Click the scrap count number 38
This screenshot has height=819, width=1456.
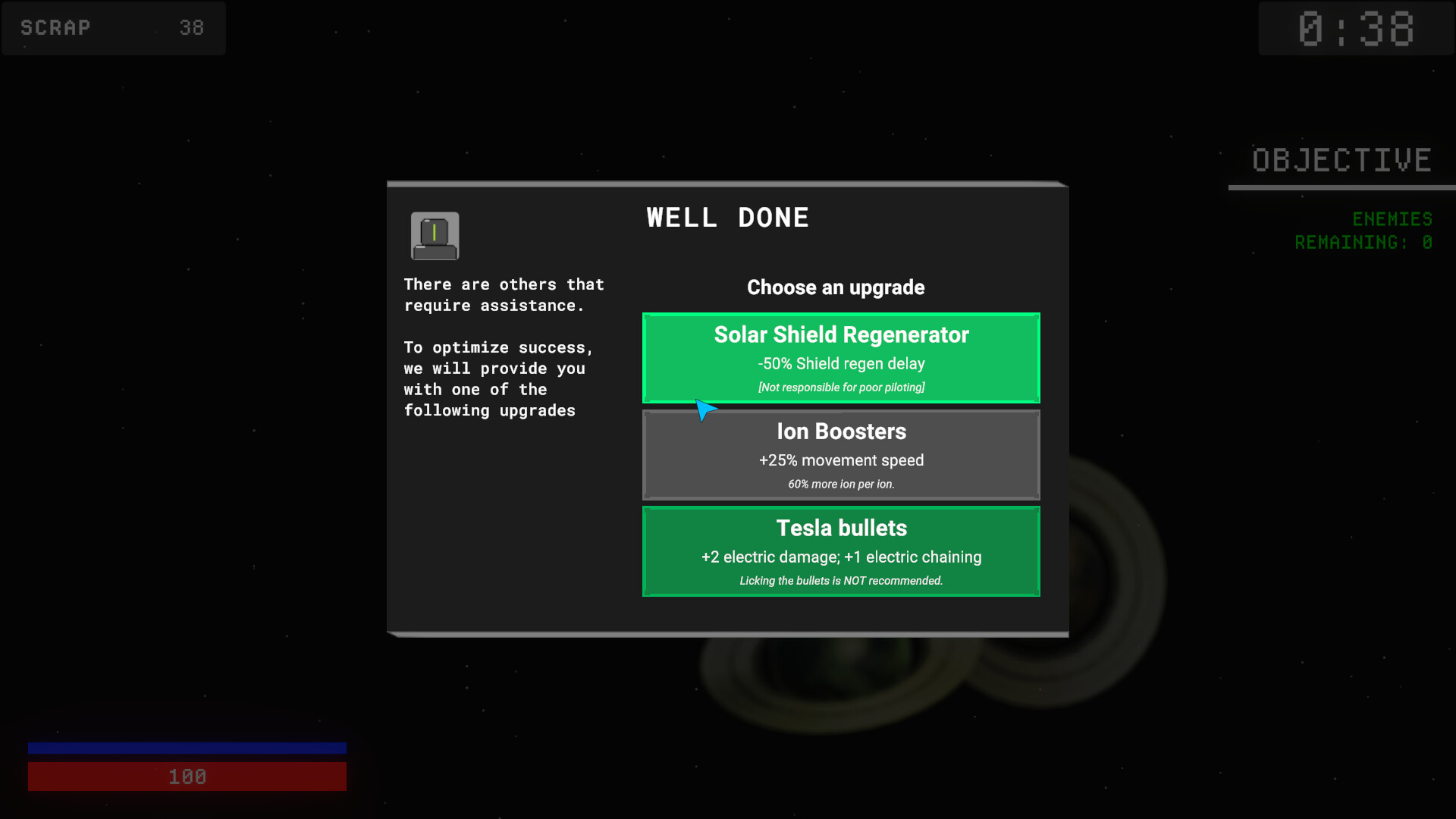[192, 28]
